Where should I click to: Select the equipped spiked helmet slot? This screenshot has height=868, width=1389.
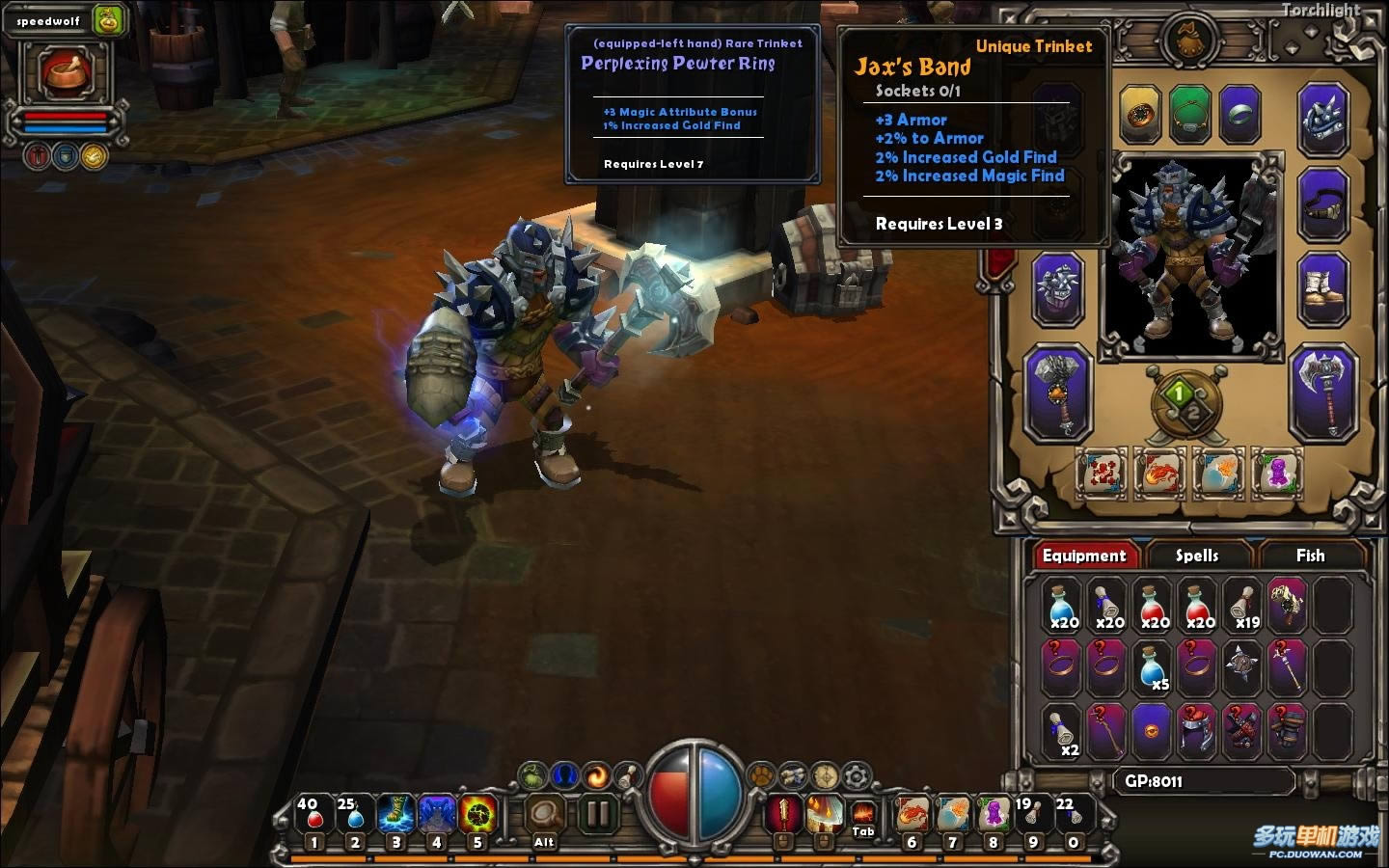pos(1322,120)
